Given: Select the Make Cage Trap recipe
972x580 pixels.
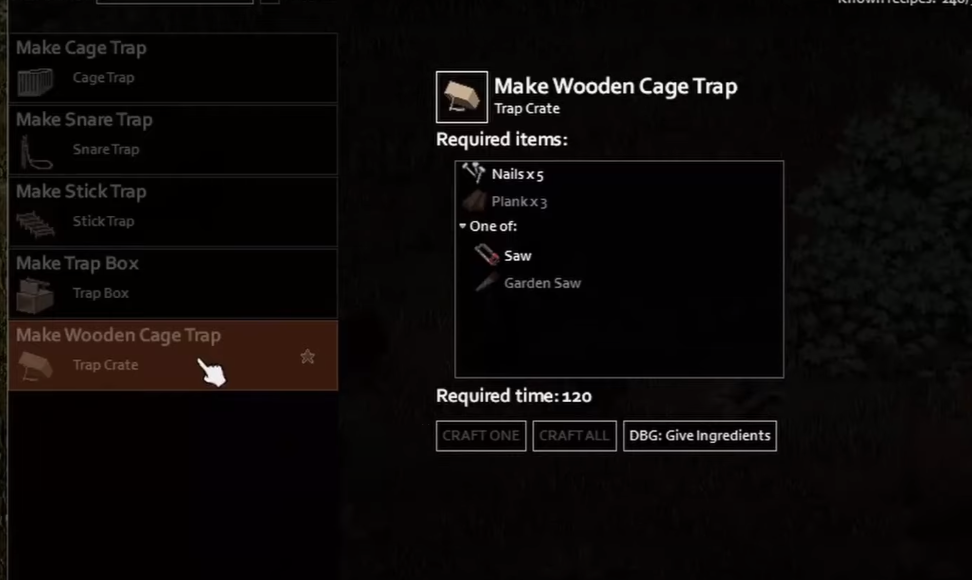Looking at the screenshot, I should coord(172,66).
